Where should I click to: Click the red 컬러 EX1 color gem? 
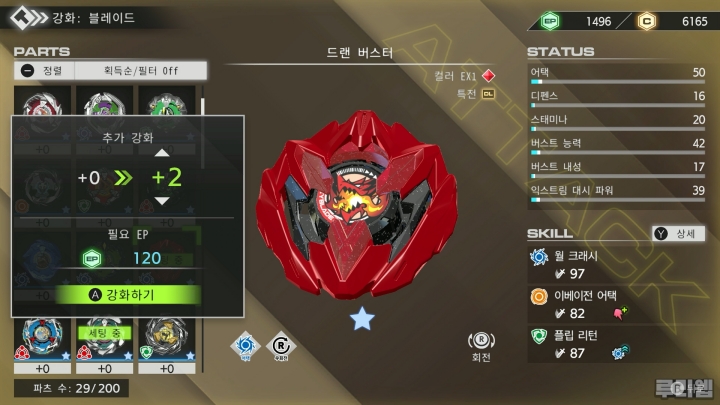pyautogui.click(x=488, y=75)
